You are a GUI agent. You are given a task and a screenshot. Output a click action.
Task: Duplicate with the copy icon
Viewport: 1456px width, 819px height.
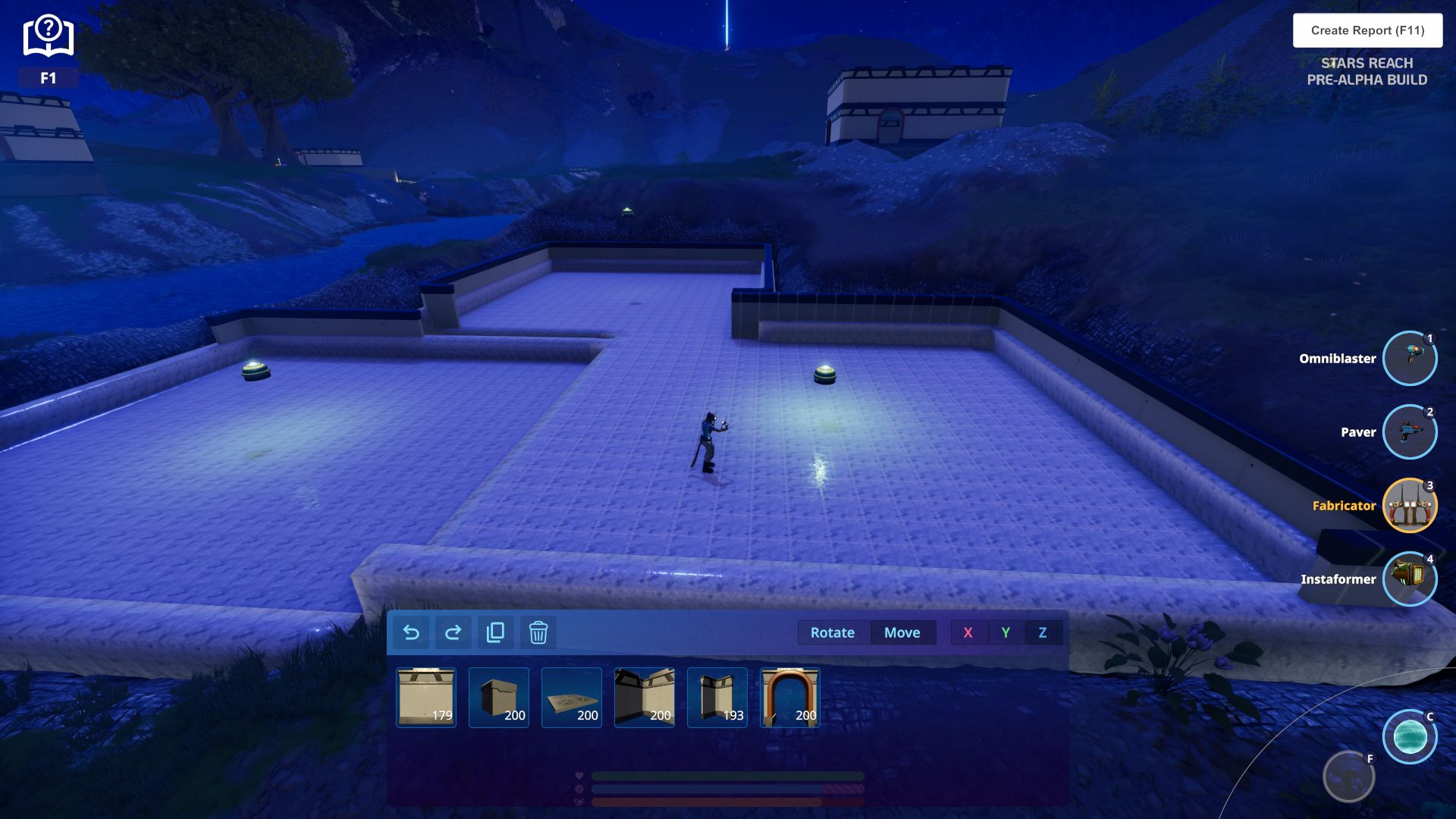(495, 632)
